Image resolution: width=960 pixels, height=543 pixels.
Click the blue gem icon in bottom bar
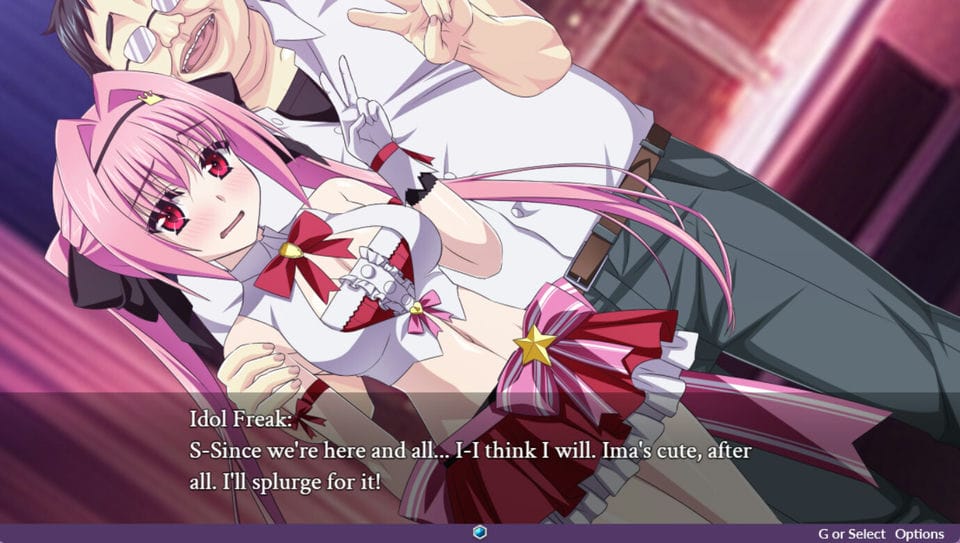(480, 534)
